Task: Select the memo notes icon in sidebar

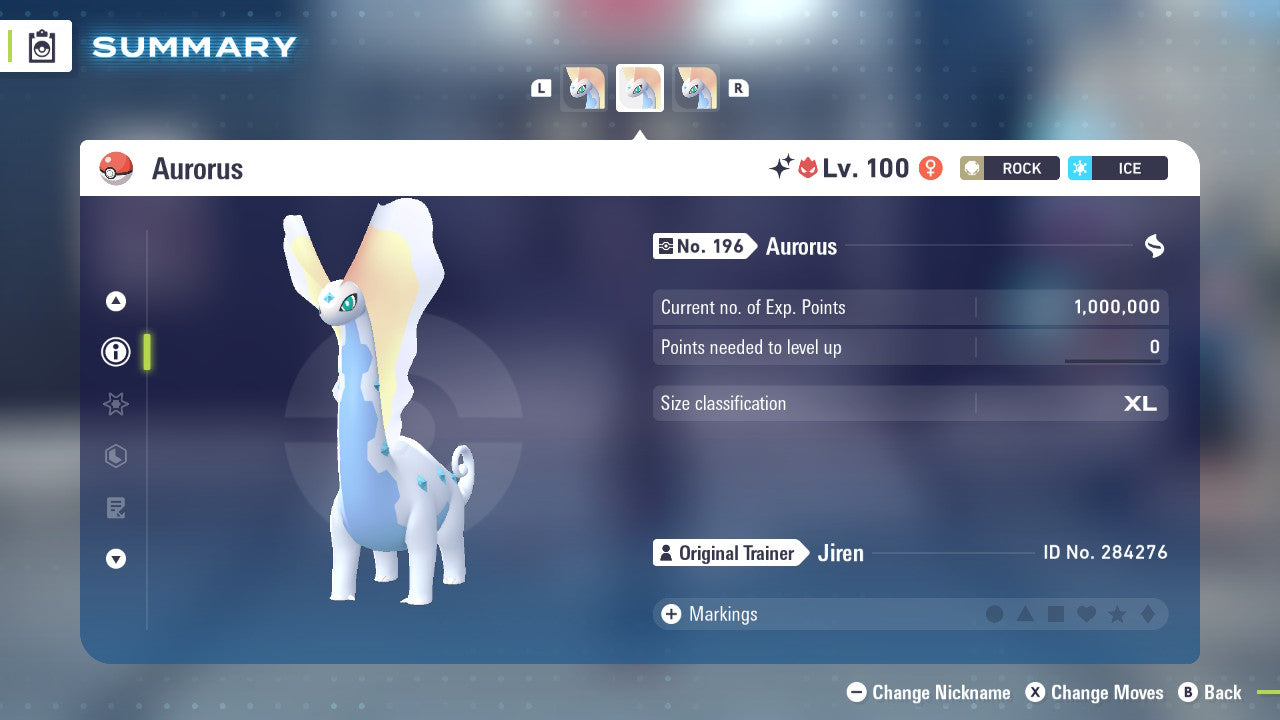Action: point(116,508)
